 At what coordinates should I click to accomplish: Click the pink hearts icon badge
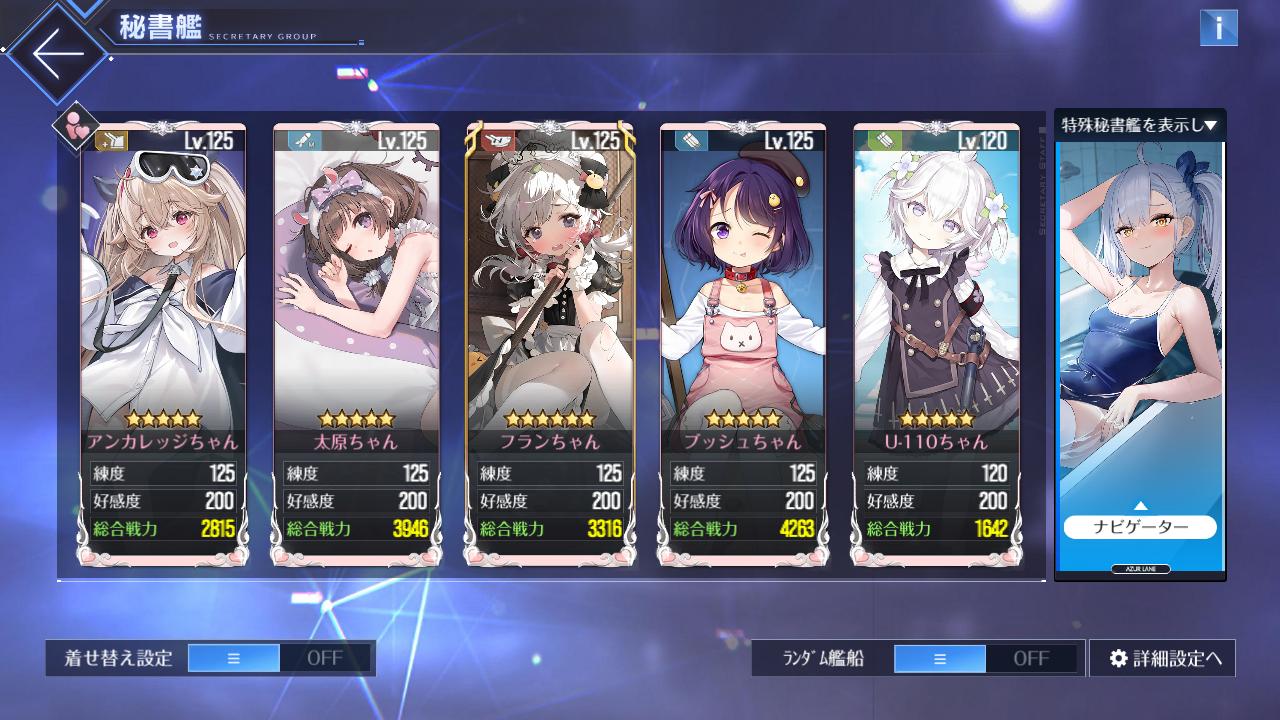tap(77, 127)
